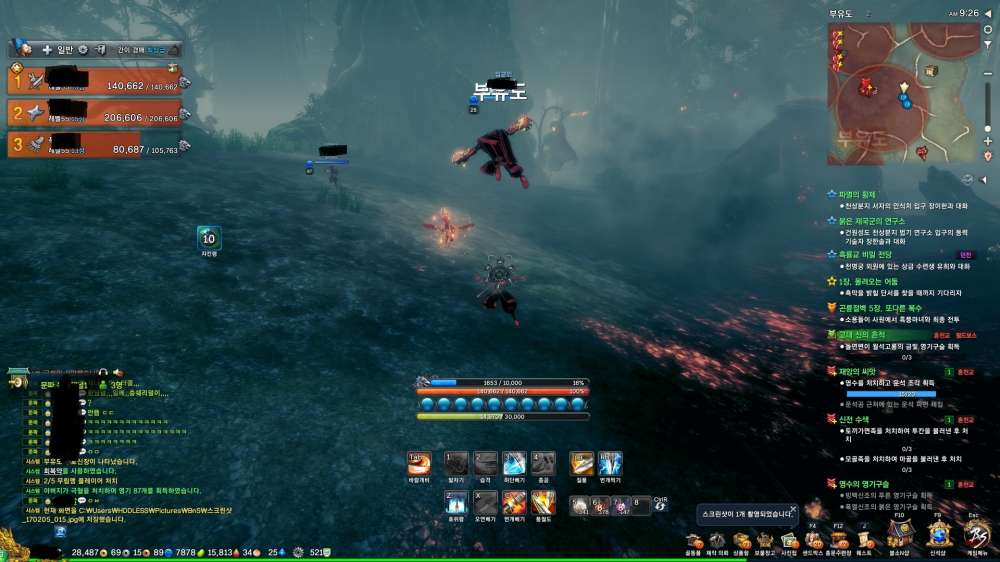Open the 사전첩 book icon
This screenshot has width=1000, height=562.
[x=788, y=540]
